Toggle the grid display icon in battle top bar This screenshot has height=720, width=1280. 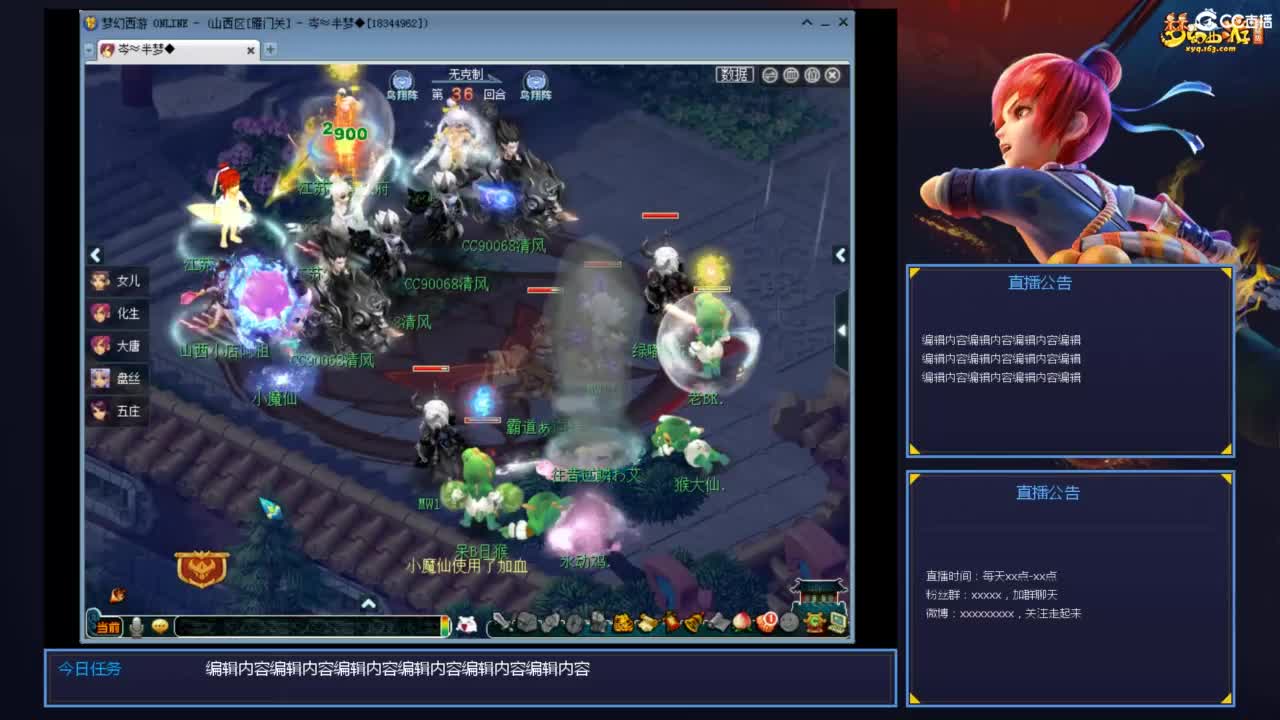point(791,76)
